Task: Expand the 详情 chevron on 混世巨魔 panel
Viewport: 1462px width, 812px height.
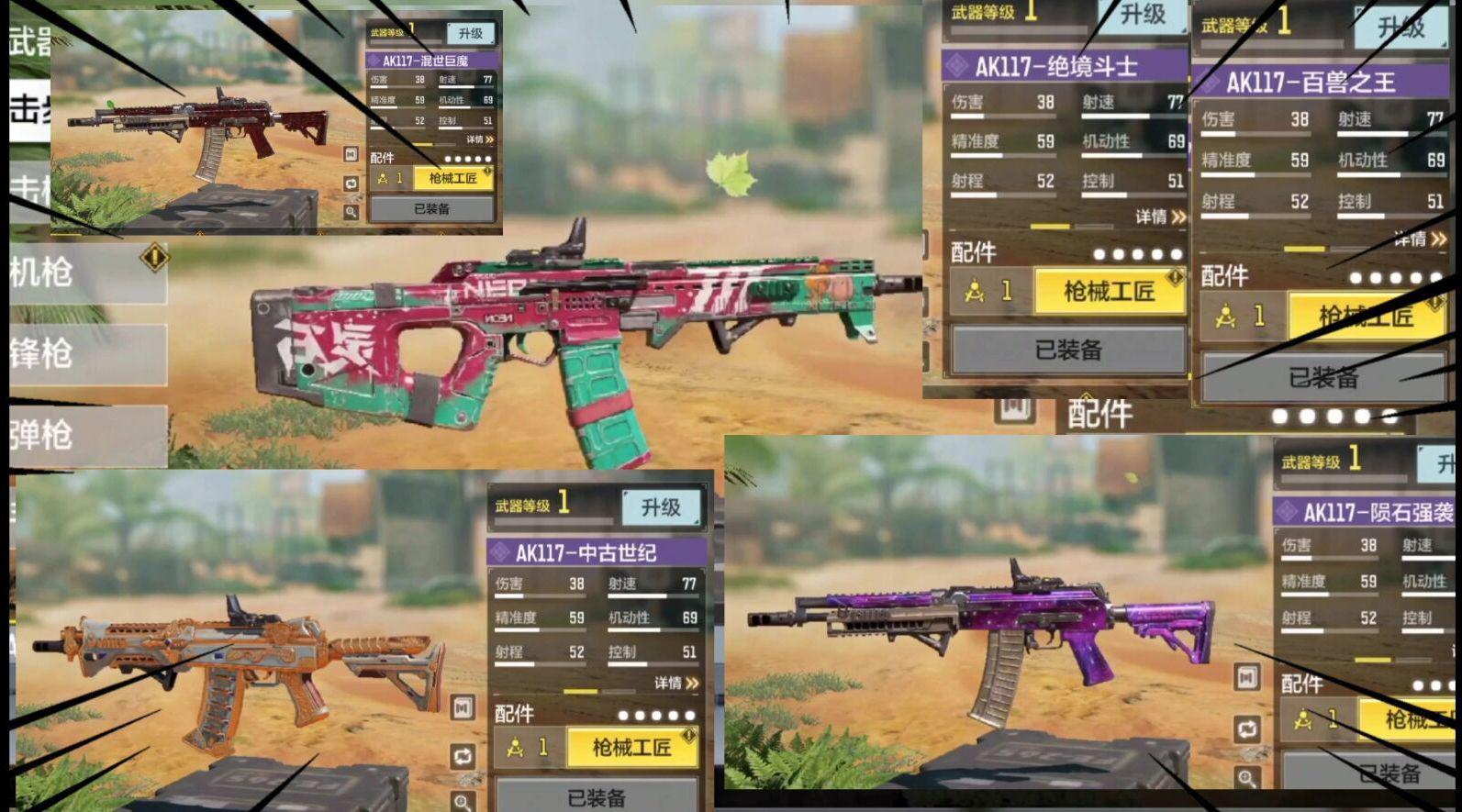Action: click(x=479, y=139)
